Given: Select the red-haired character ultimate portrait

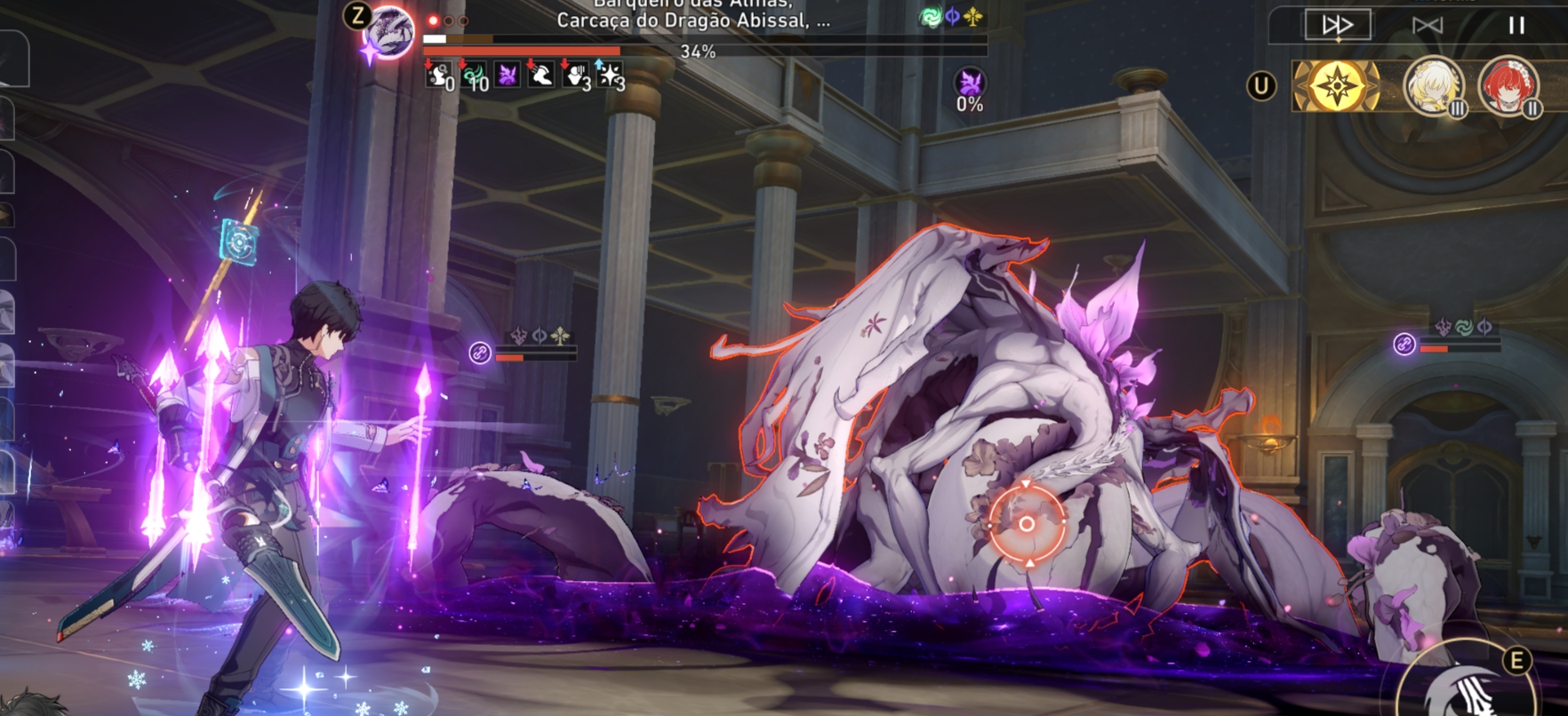Looking at the screenshot, I should 1508,86.
